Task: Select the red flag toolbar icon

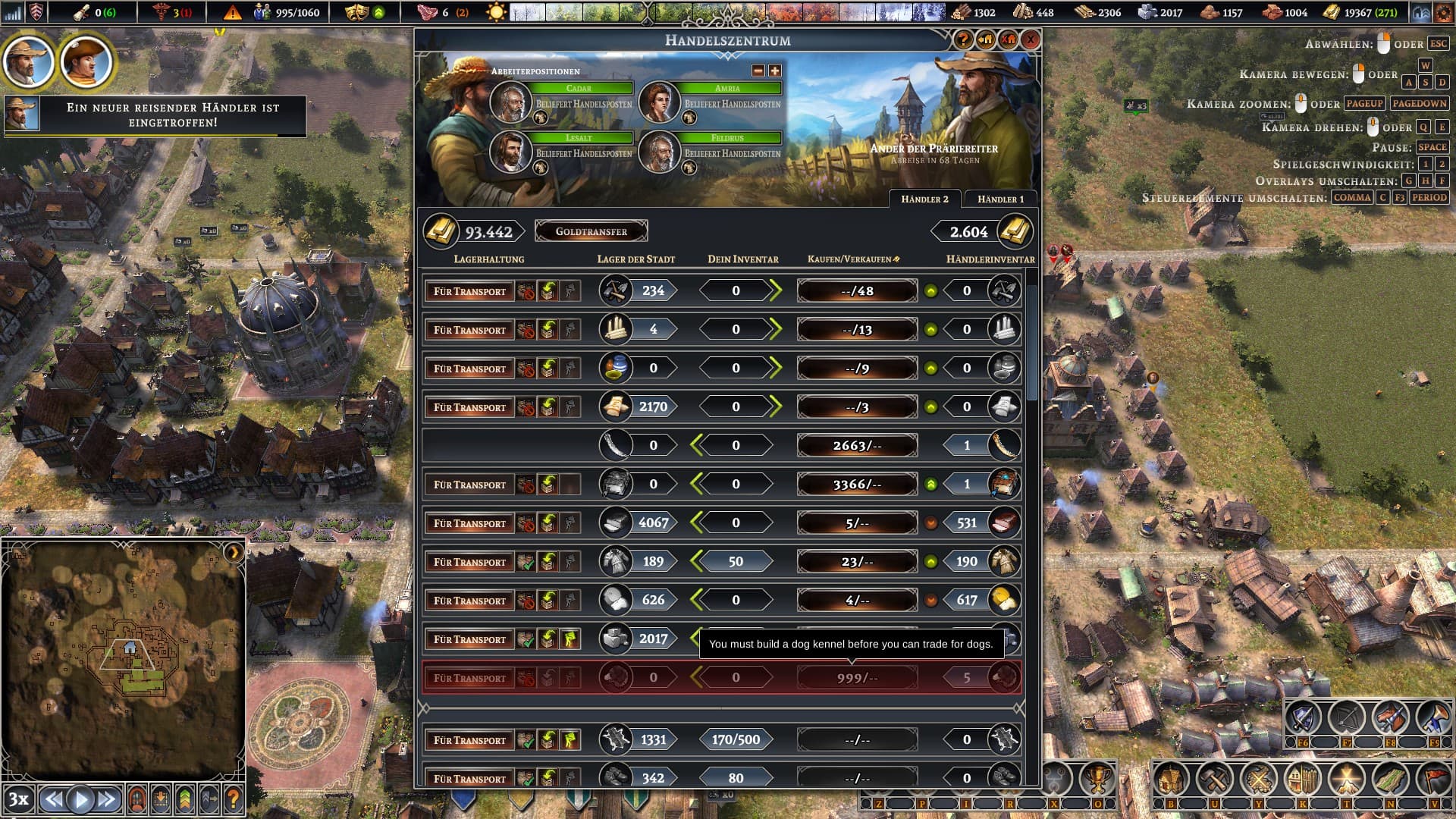Action: tap(1433, 780)
